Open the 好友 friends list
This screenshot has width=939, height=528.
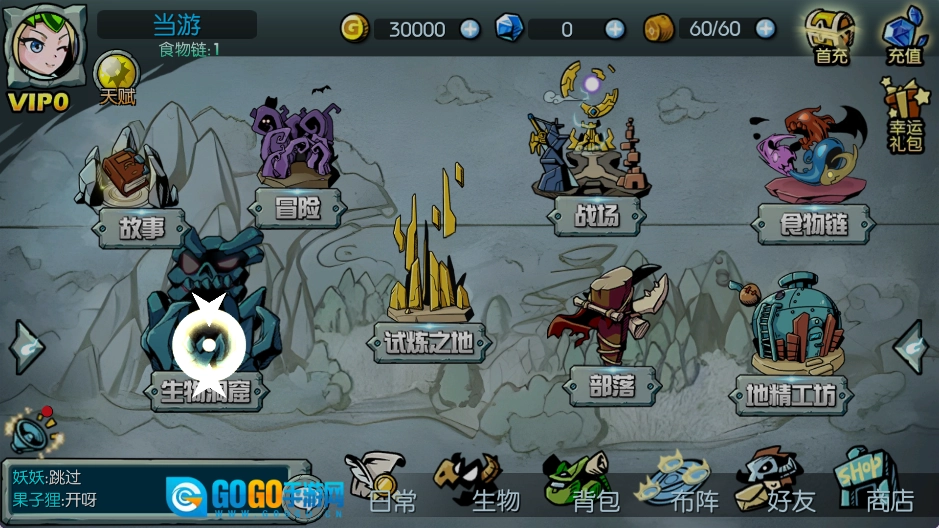(x=778, y=487)
